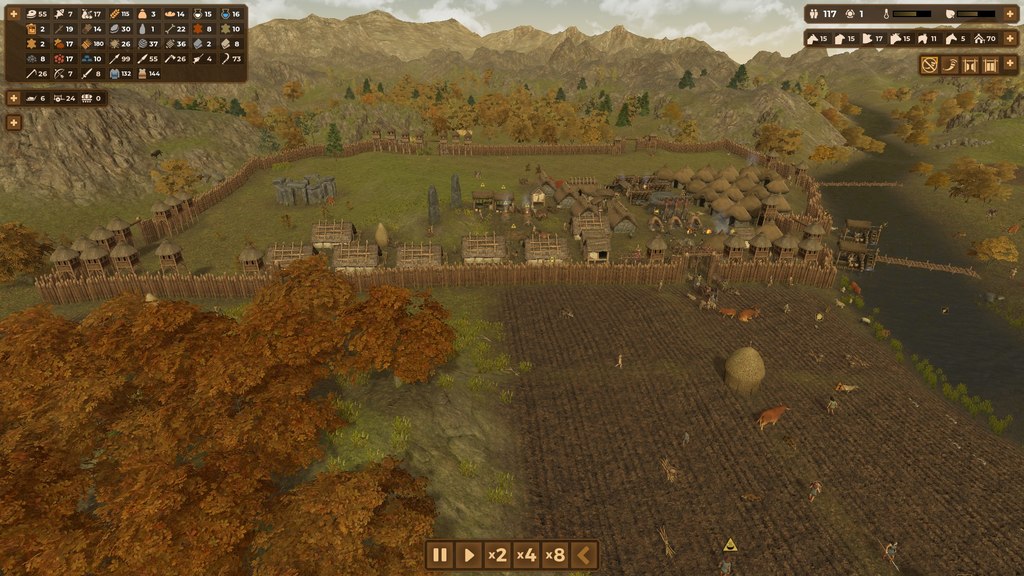This screenshot has height=576, width=1024.
Task: Select the shut-doors gate icon
Action: [991, 65]
